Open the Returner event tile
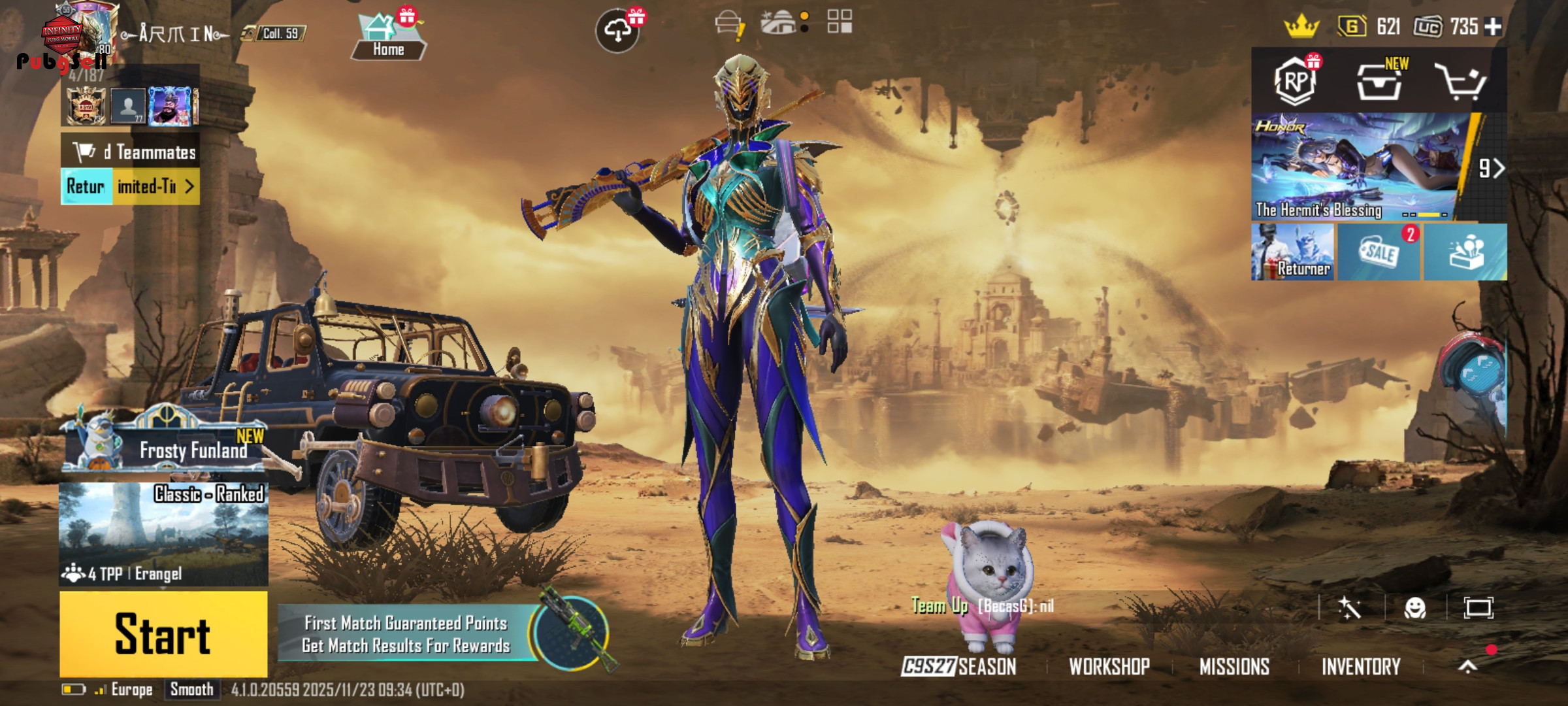 point(1293,252)
